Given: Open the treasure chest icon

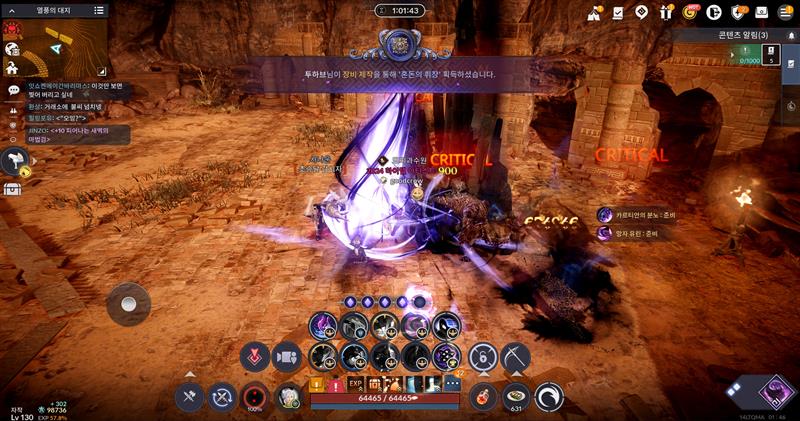Looking at the screenshot, I should [x=13, y=188].
